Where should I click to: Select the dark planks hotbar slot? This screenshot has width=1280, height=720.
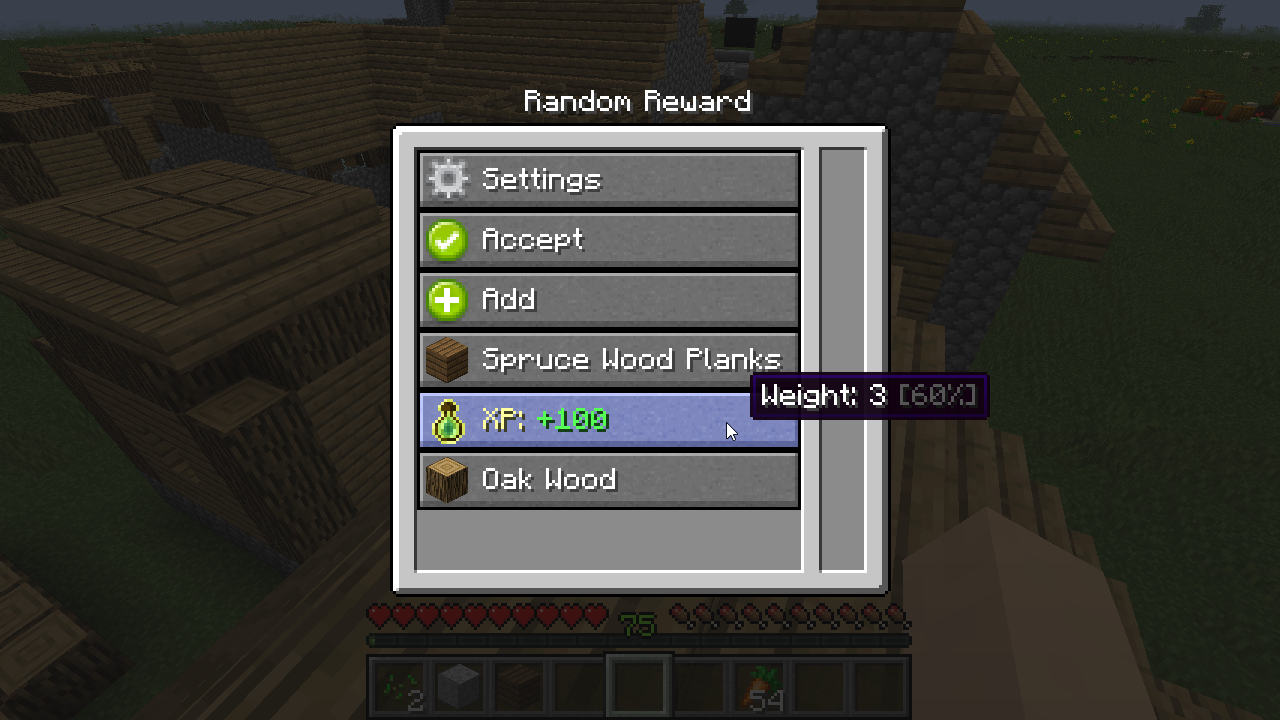(x=520, y=686)
